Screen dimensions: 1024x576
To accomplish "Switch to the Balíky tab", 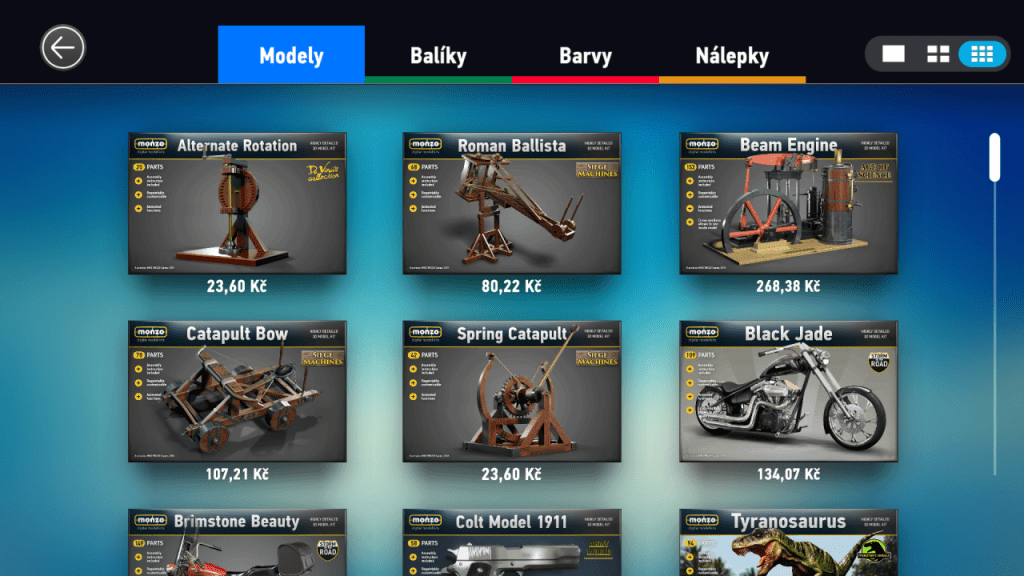I will [438, 55].
